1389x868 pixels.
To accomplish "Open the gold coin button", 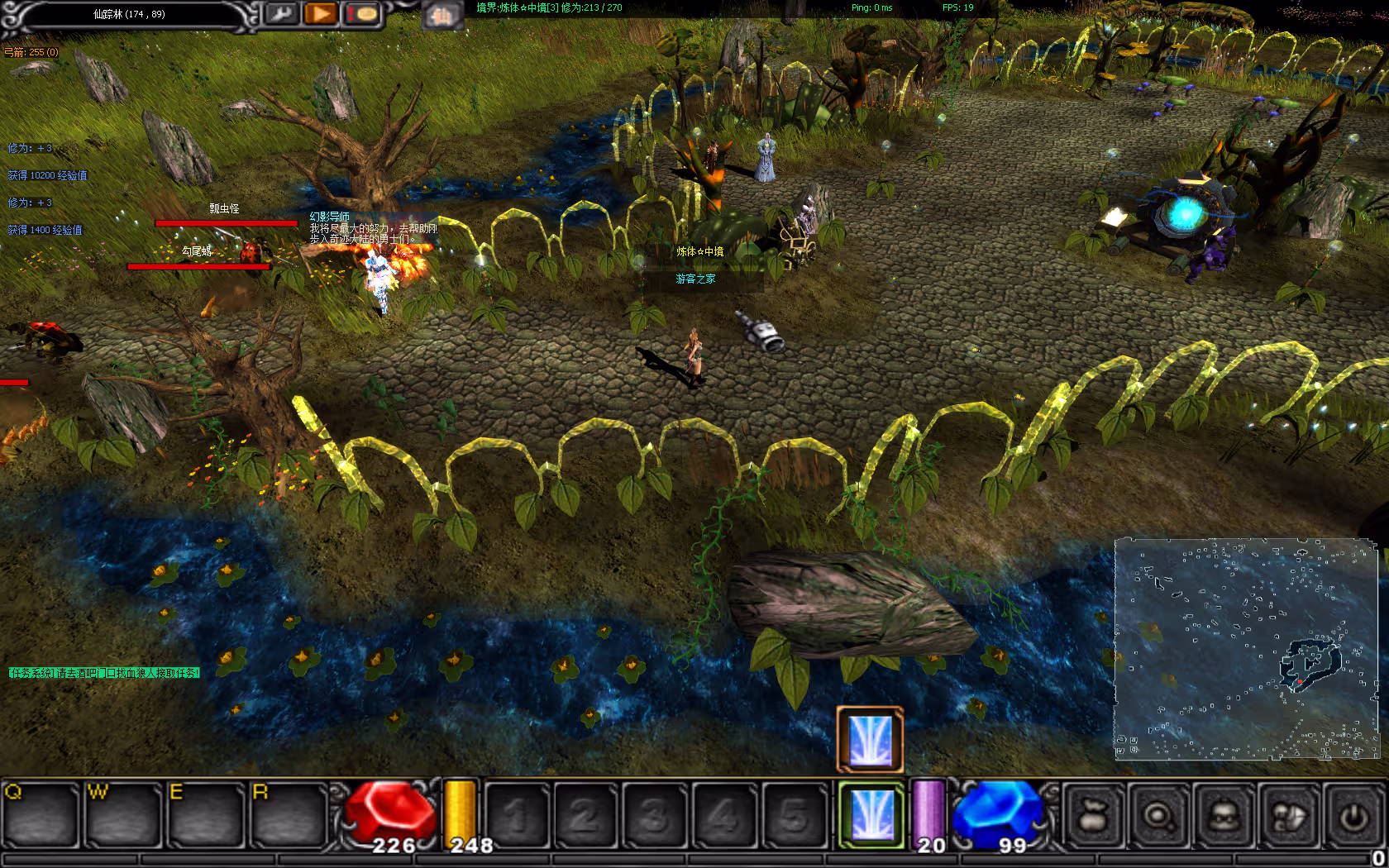I will [x=361, y=14].
